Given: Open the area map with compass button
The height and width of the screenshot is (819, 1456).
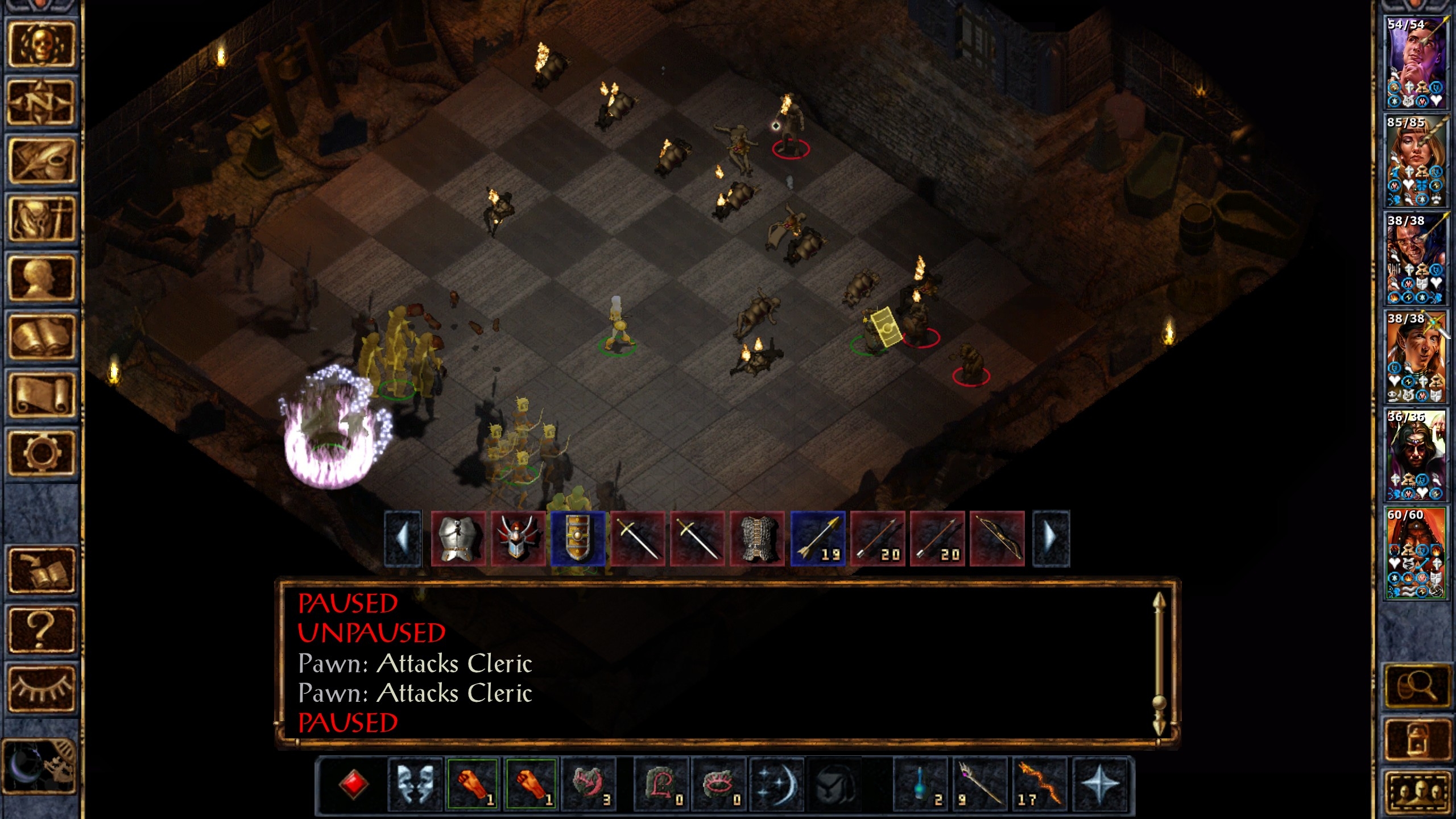Looking at the screenshot, I should coord(41,103).
